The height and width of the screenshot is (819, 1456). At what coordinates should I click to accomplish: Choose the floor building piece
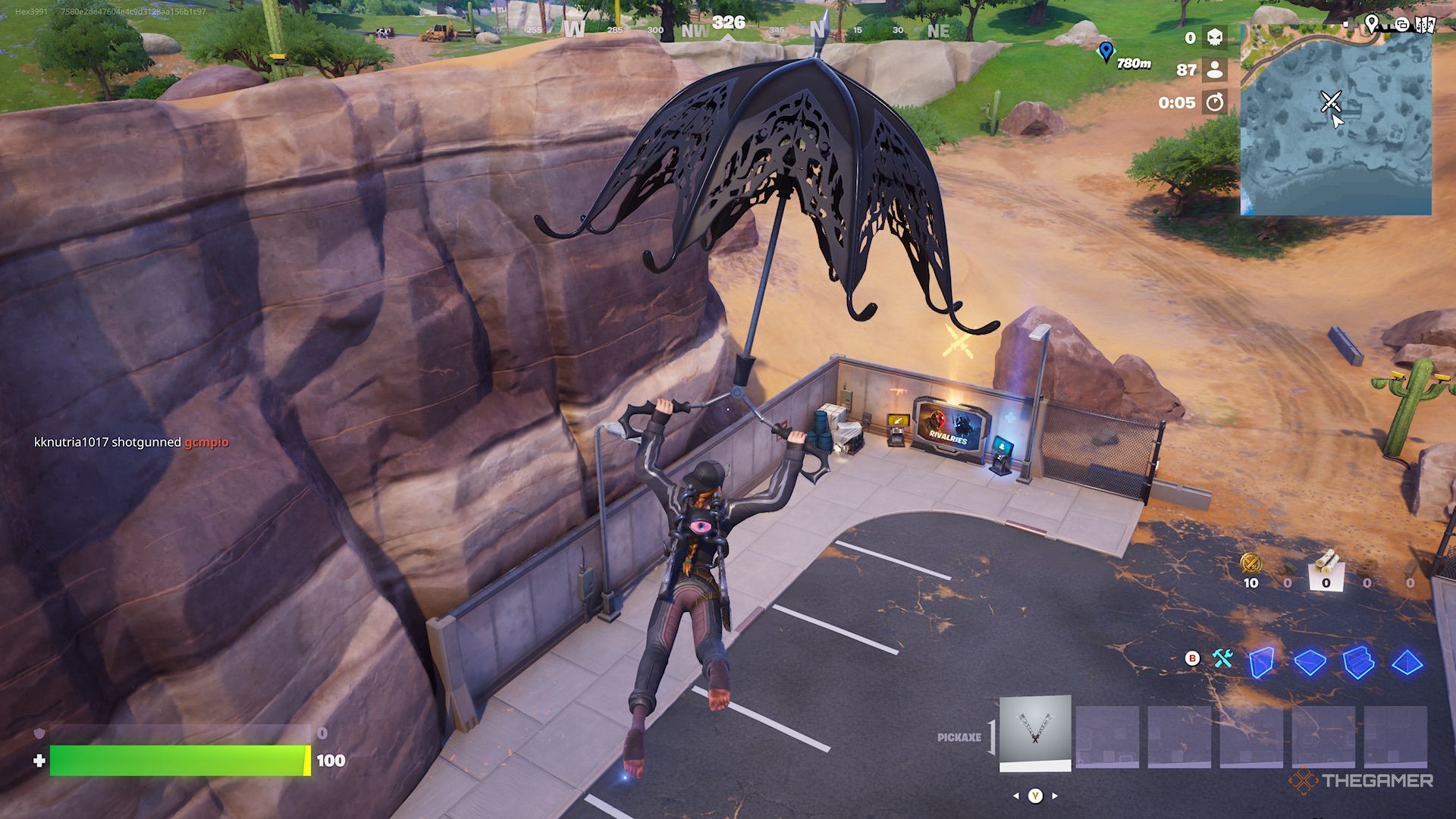tap(1310, 661)
